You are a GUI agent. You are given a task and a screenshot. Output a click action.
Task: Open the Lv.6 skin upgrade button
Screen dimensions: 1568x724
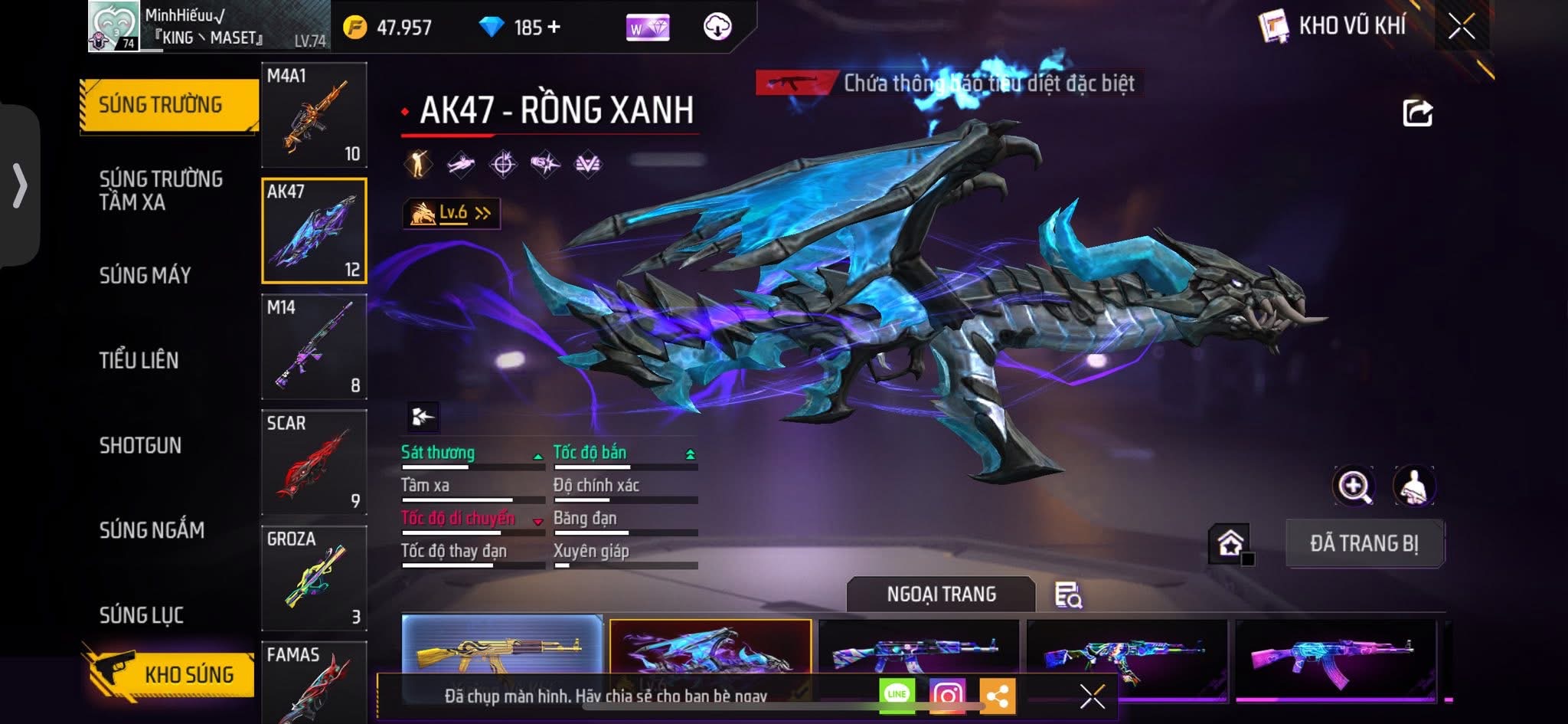coord(452,214)
